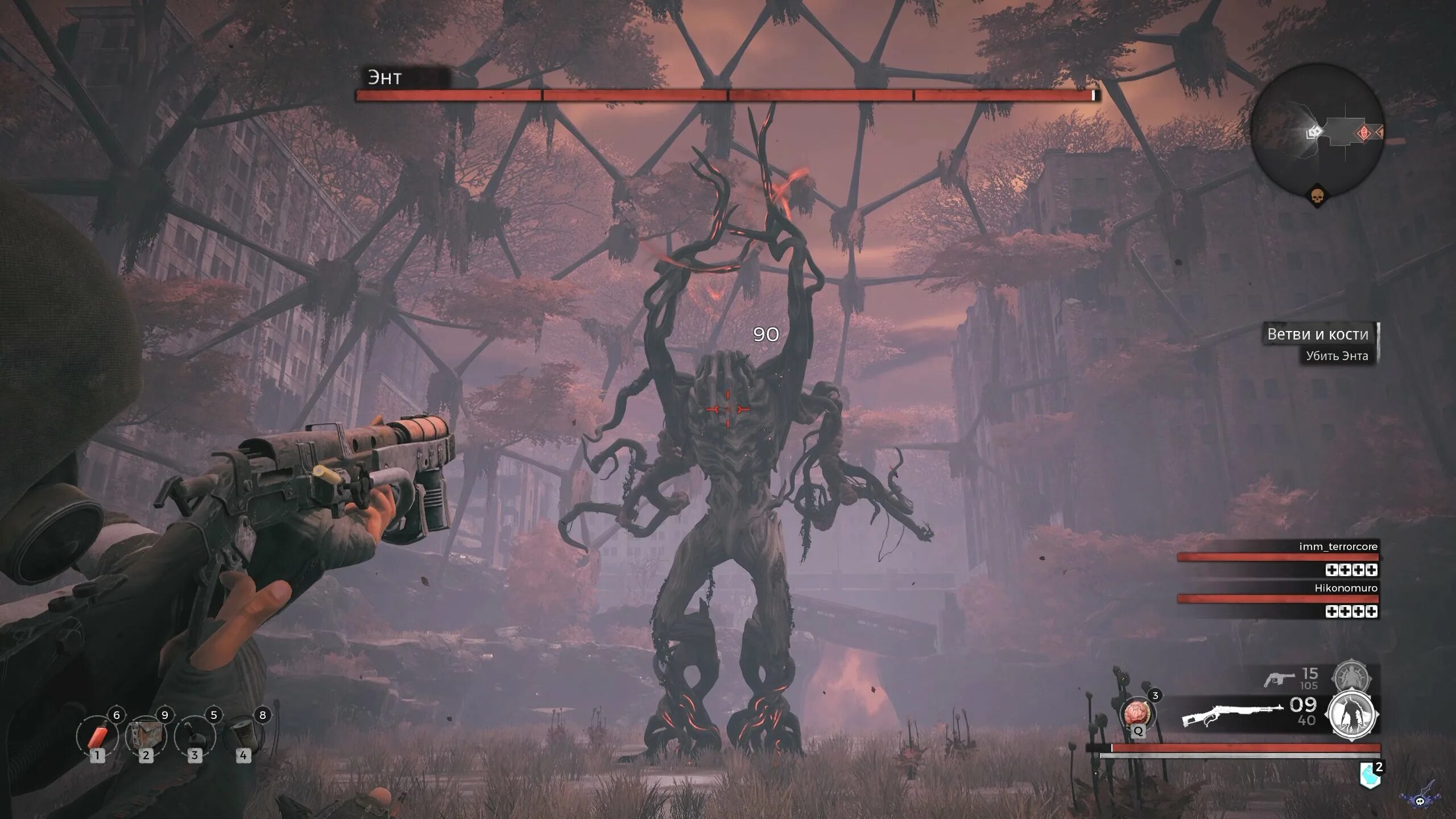Viewport: 1456px width, 819px height.
Task: Use the red Bloodwort quick slot 1
Action: point(97,737)
